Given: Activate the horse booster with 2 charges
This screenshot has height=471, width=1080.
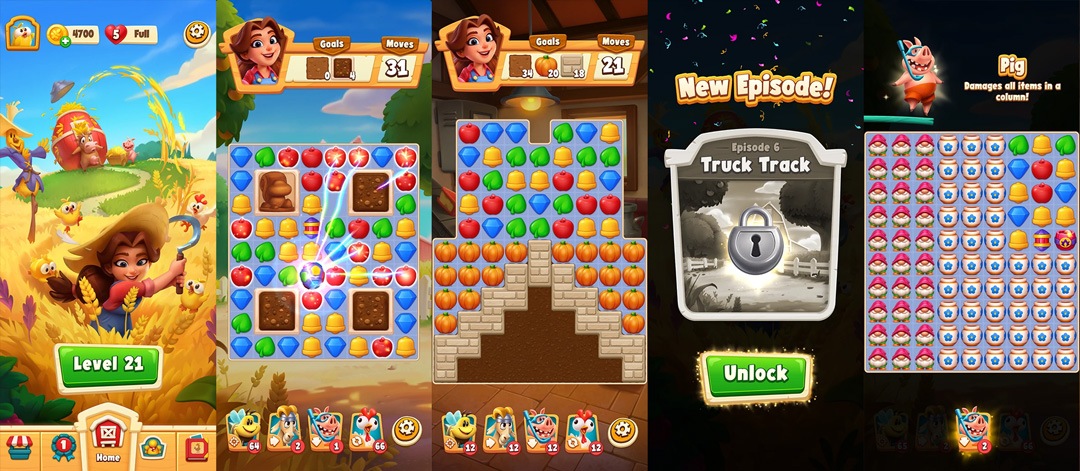Looking at the screenshot, I should pyautogui.click(x=284, y=428).
